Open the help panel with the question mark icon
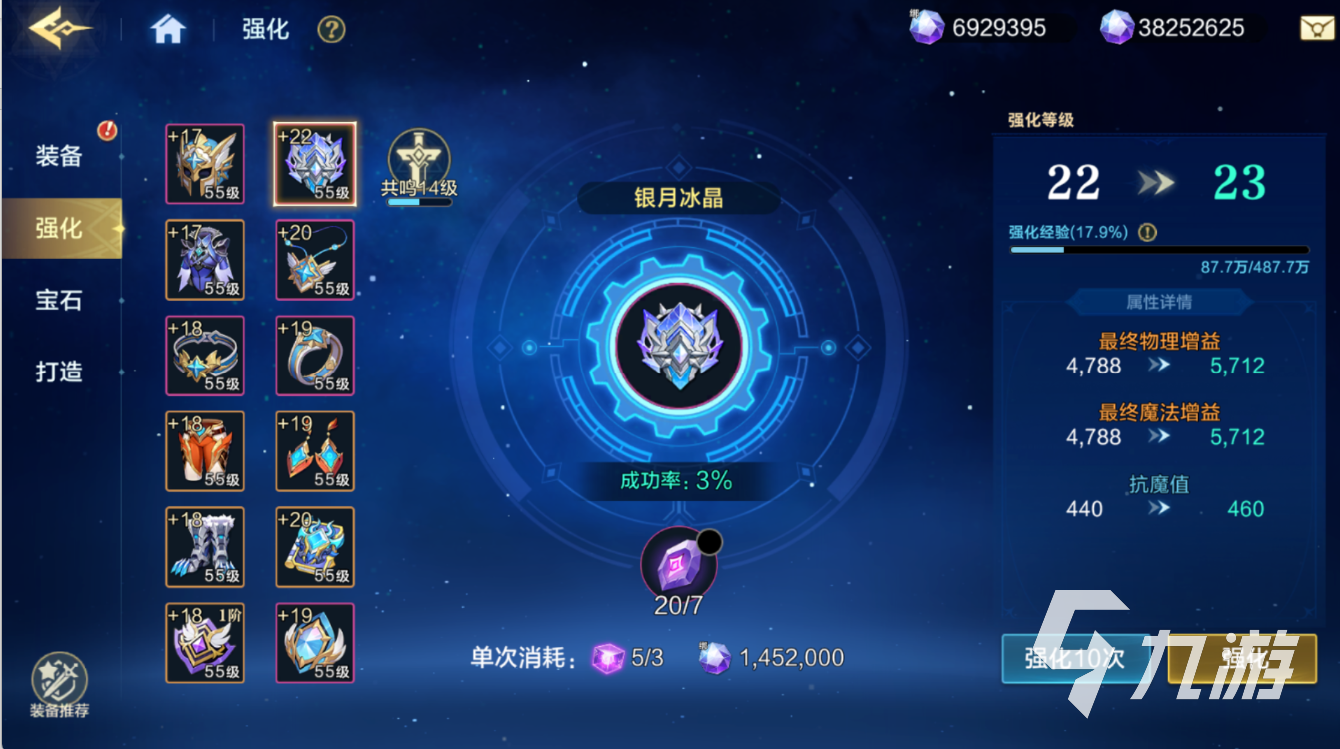 pos(333,30)
